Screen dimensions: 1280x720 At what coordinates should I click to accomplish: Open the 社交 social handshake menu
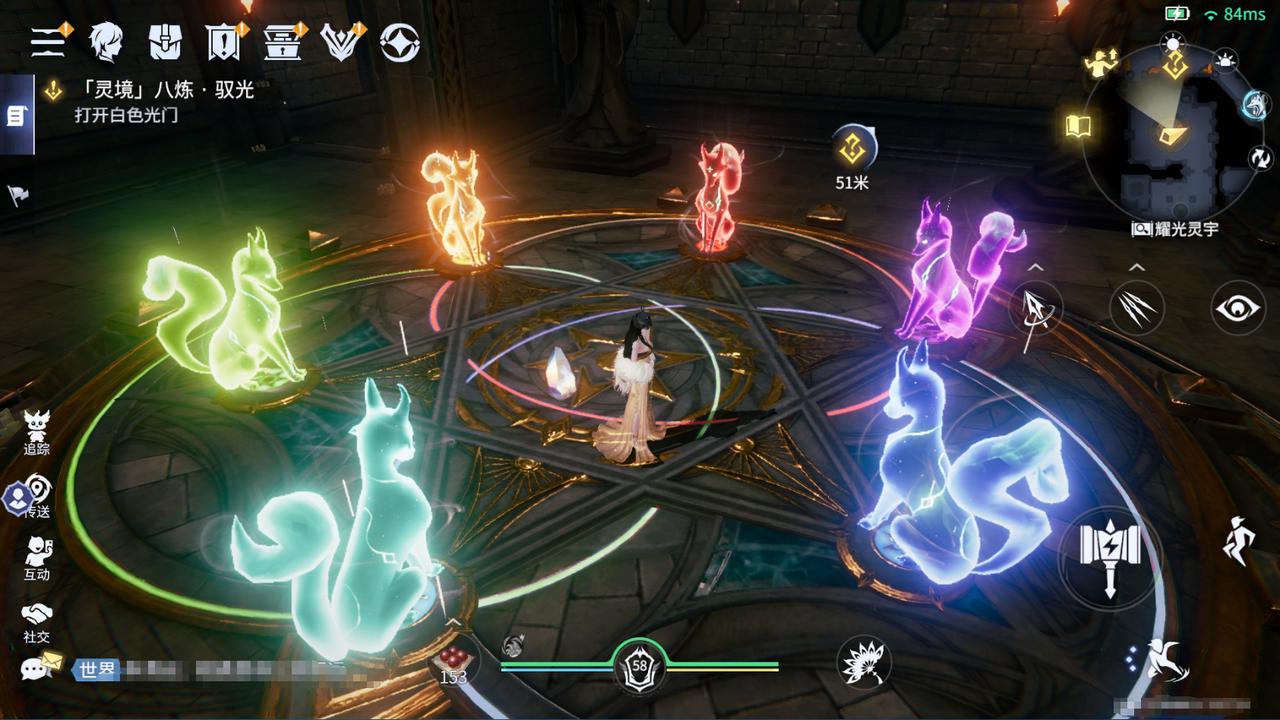pyautogui.click(x=37, y=621)
